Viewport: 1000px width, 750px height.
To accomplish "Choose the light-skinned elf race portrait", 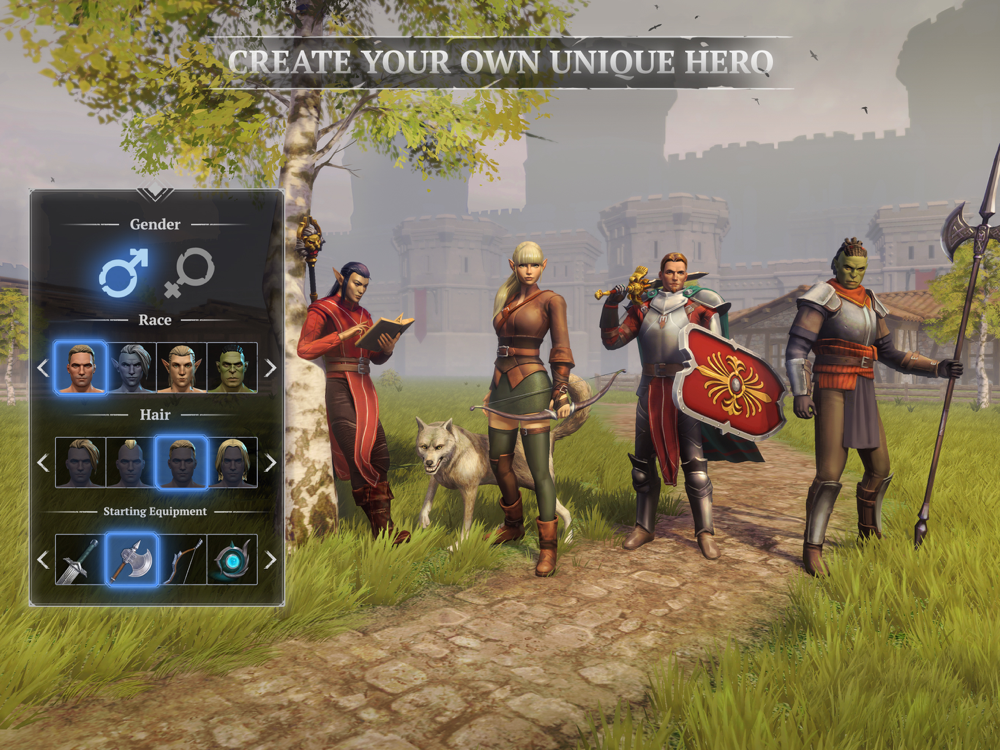I will [182, 367].
